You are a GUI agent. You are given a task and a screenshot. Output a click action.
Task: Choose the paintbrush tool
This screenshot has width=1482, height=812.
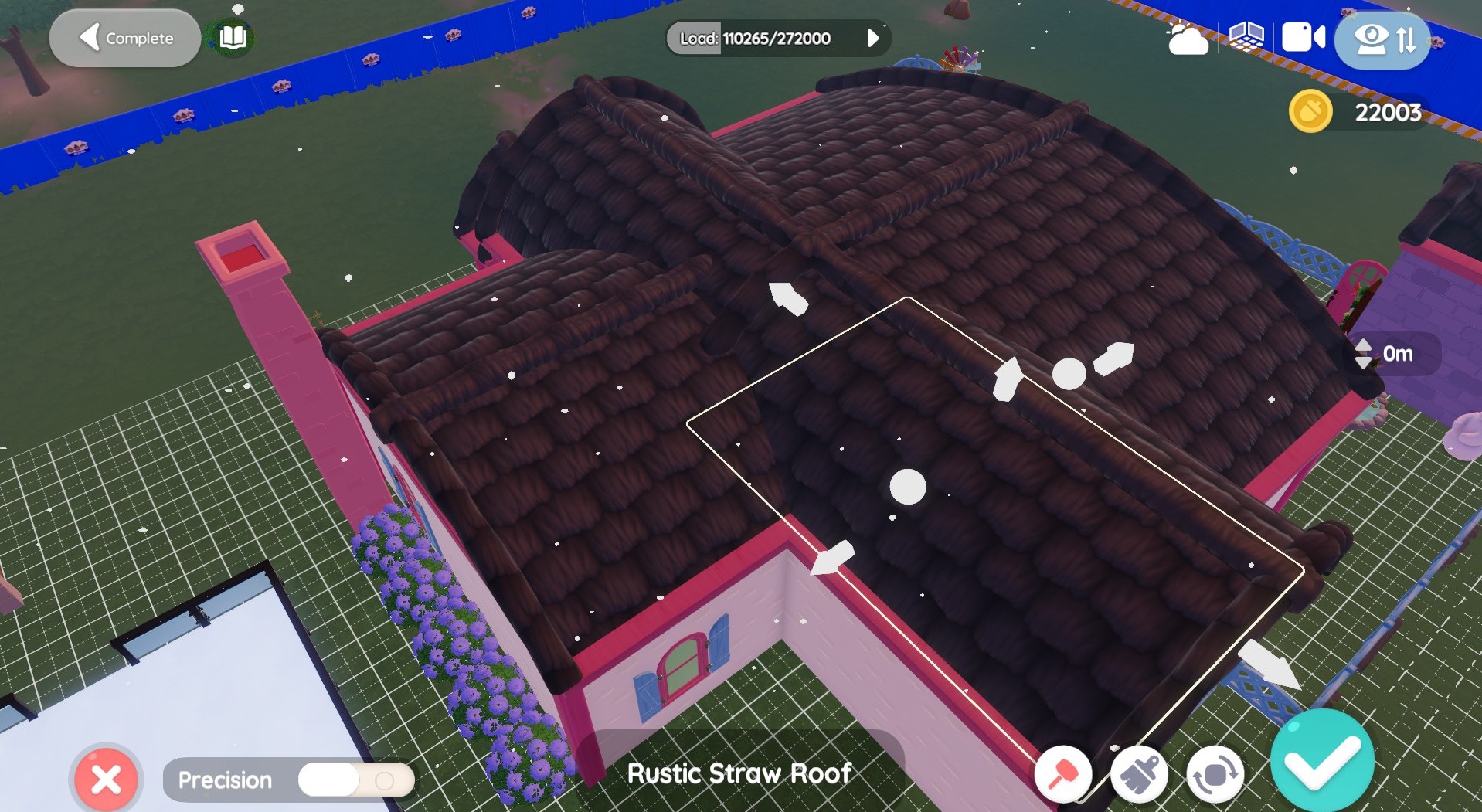click(x=1139, y=775)
